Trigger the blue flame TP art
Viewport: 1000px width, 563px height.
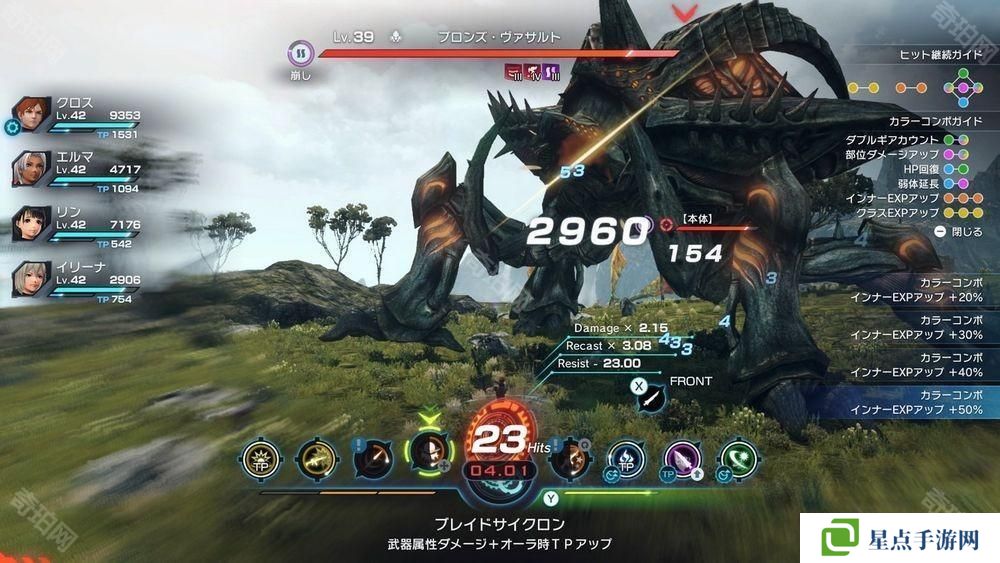pyautogui.click(x=627, y=458)
